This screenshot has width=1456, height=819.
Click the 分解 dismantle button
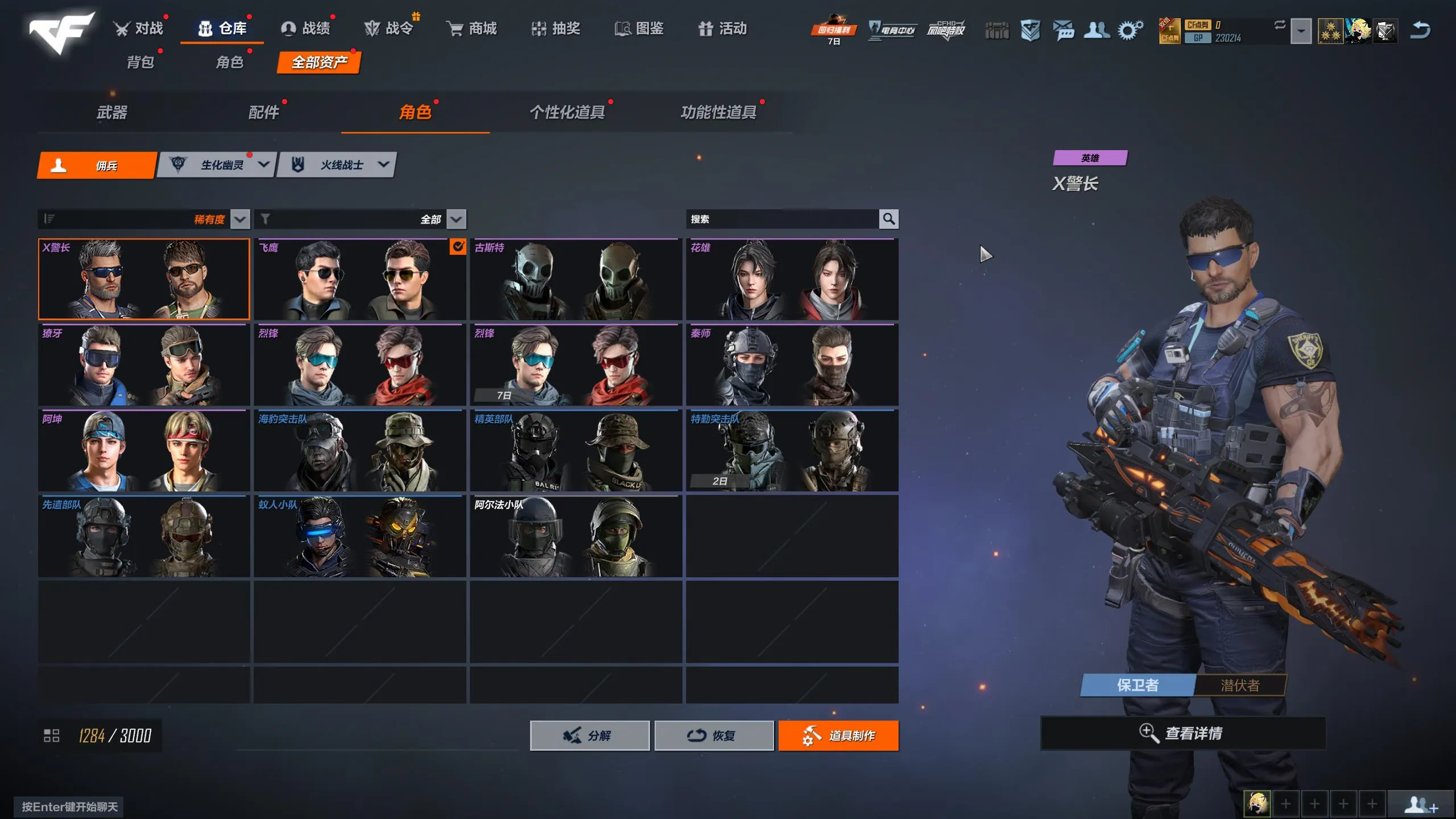tap(589, 735)
